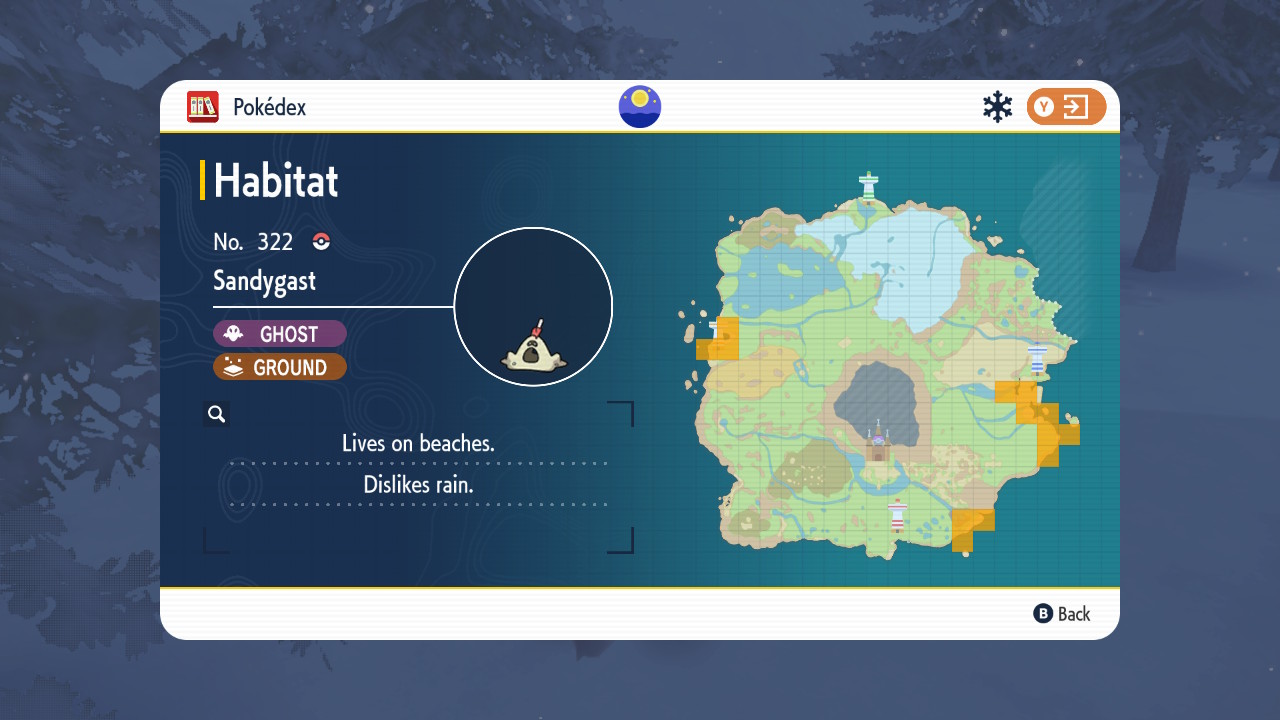Open the magnifying glass search icon
The image size is (1280, 720).
[x=216, y=413]
